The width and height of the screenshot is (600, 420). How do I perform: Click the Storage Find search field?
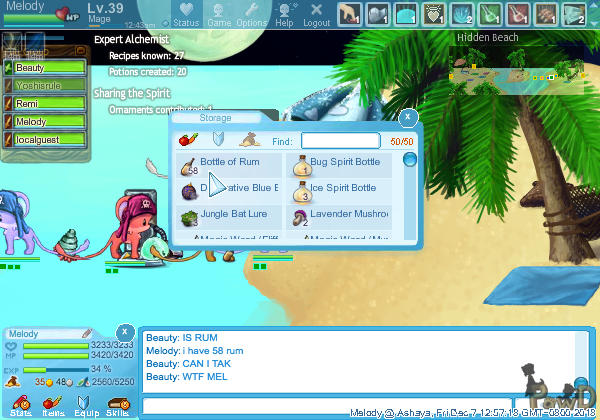tap(340, 142)
